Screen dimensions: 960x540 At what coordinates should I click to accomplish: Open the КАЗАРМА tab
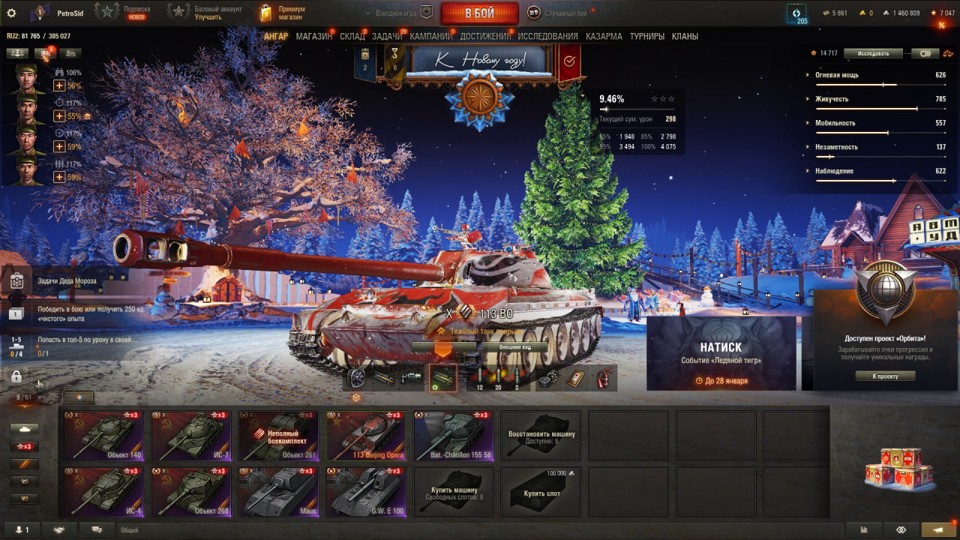[603, 36]
